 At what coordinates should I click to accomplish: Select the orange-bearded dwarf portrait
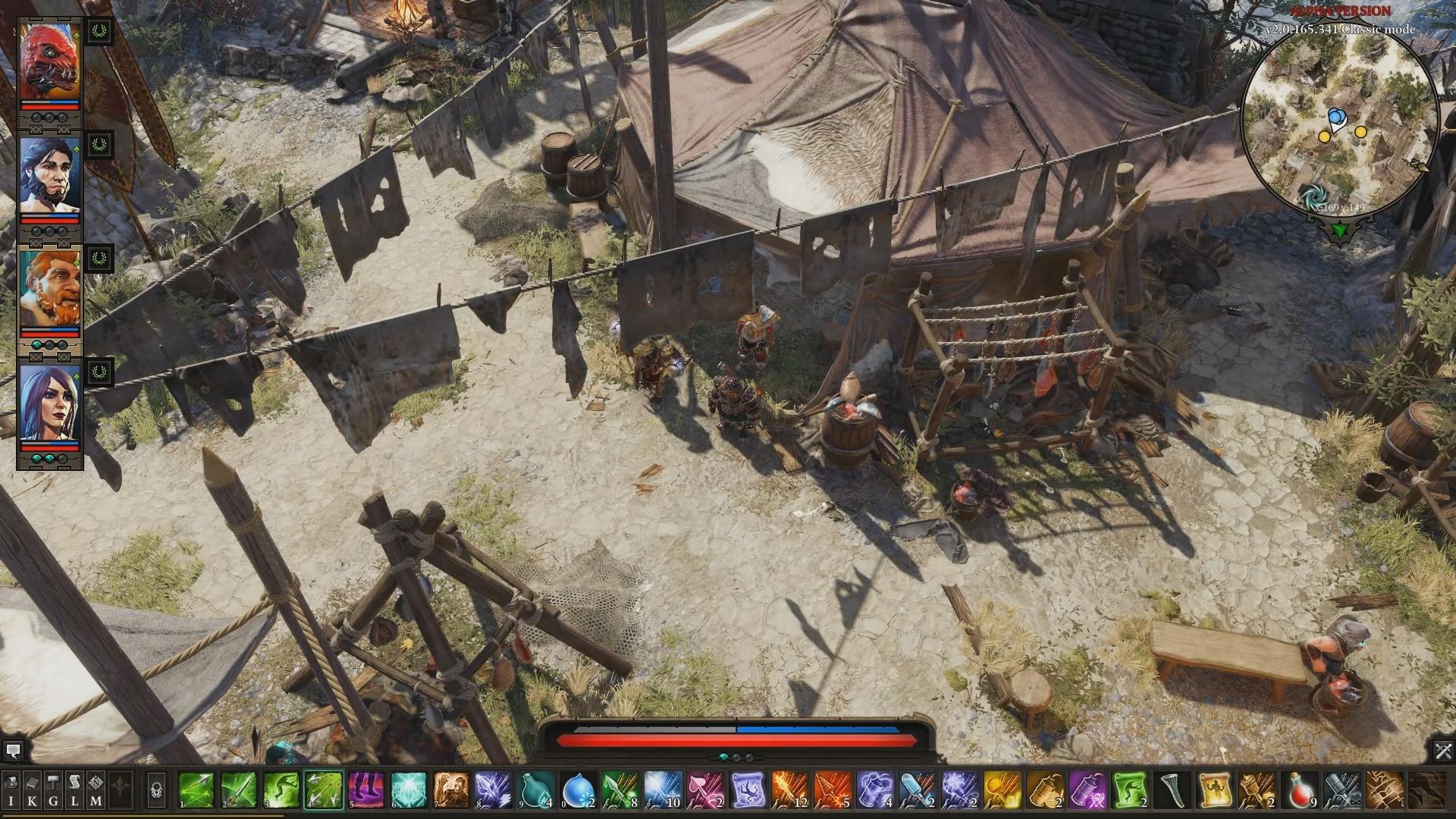click(49, 287)
